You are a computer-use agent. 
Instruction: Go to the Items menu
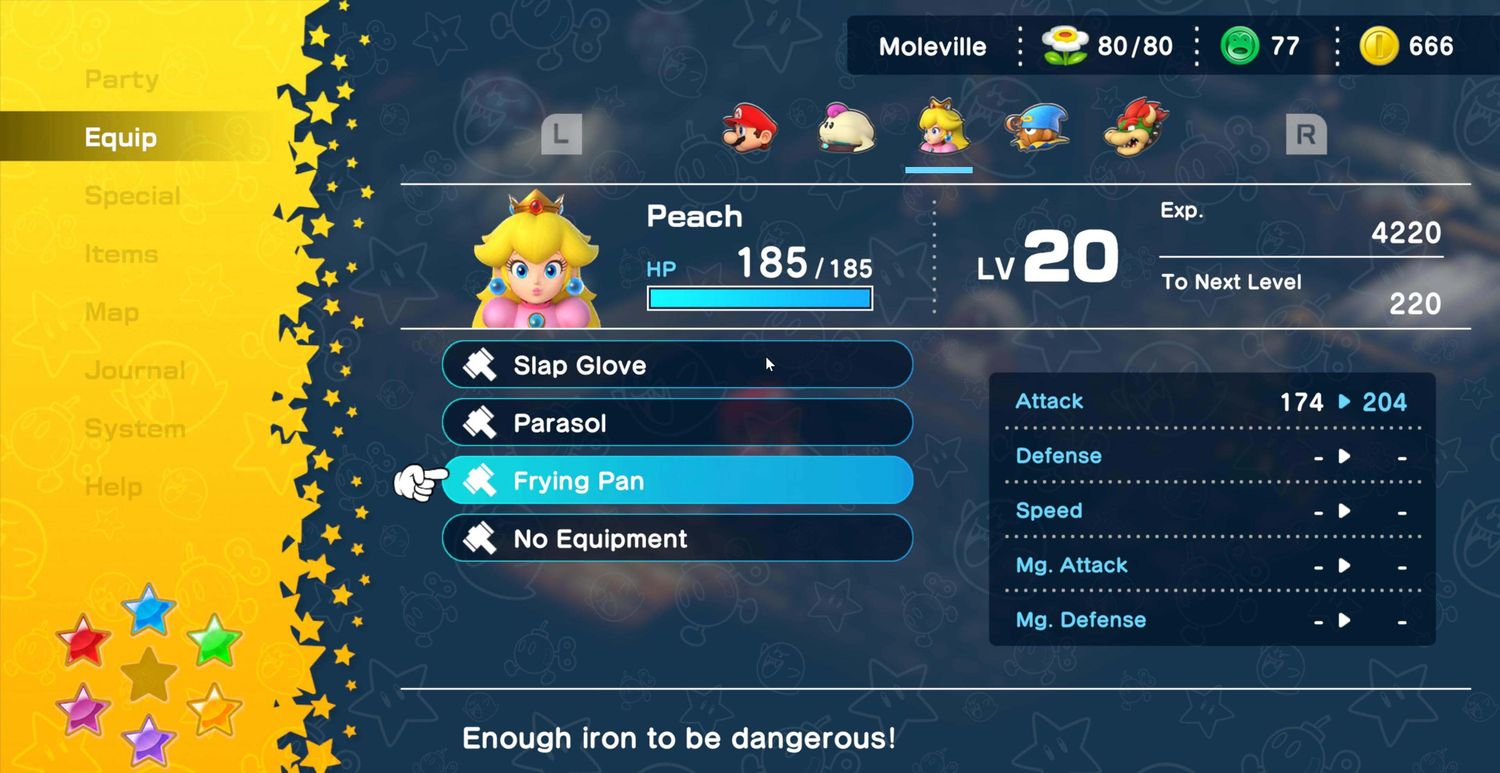tap(121, 254)
